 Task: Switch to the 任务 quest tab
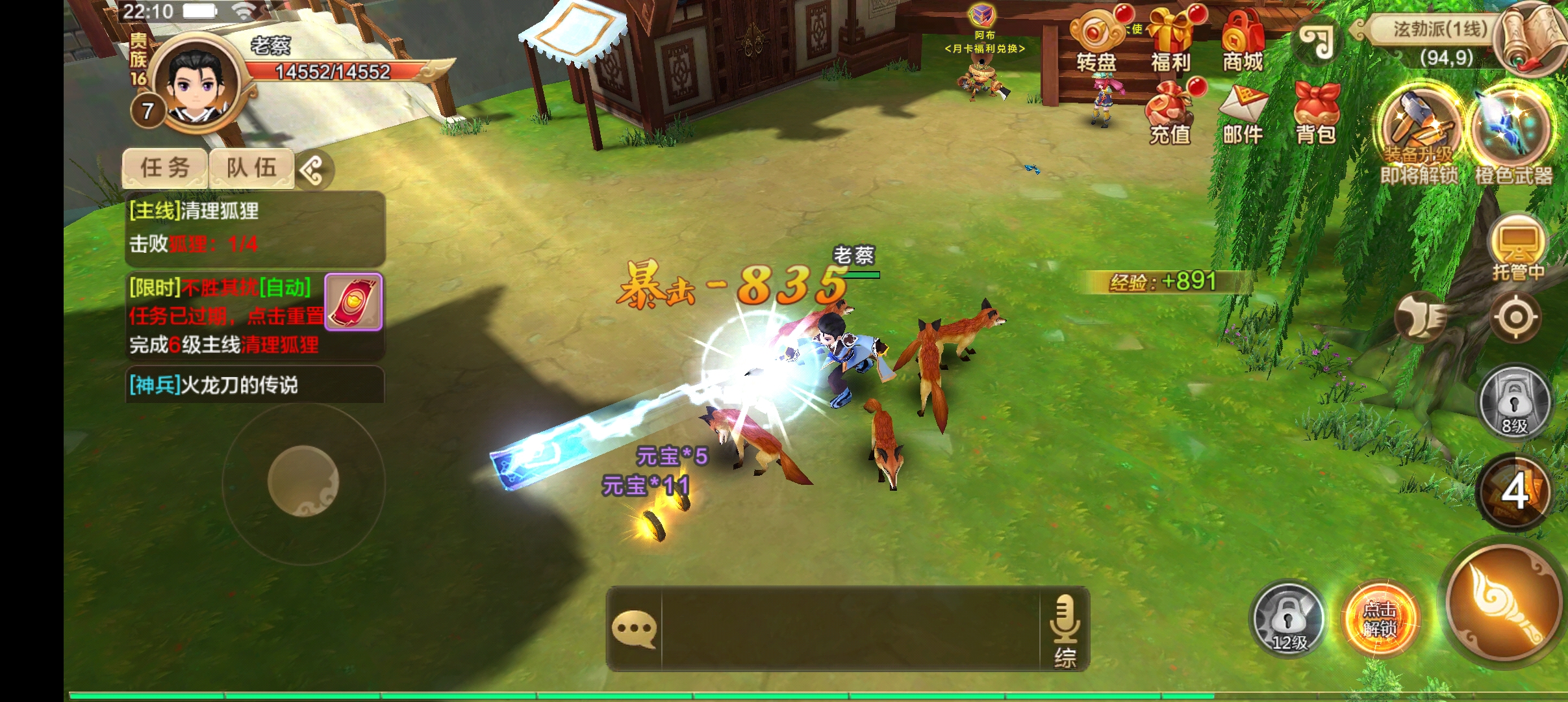(x=165, y=168)
